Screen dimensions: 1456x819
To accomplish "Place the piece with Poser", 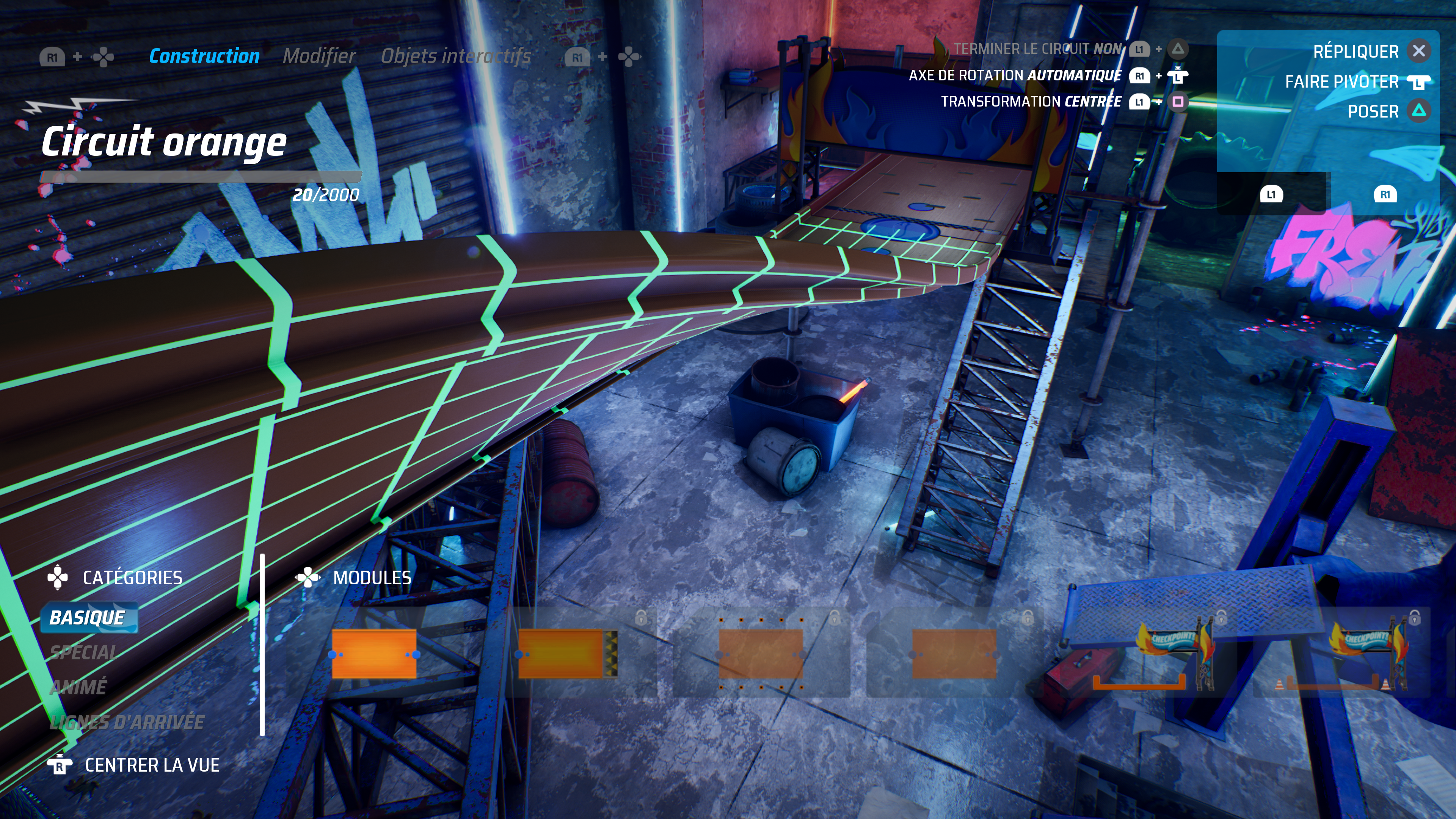I will pyautogui.click(x=1373, y=111).
